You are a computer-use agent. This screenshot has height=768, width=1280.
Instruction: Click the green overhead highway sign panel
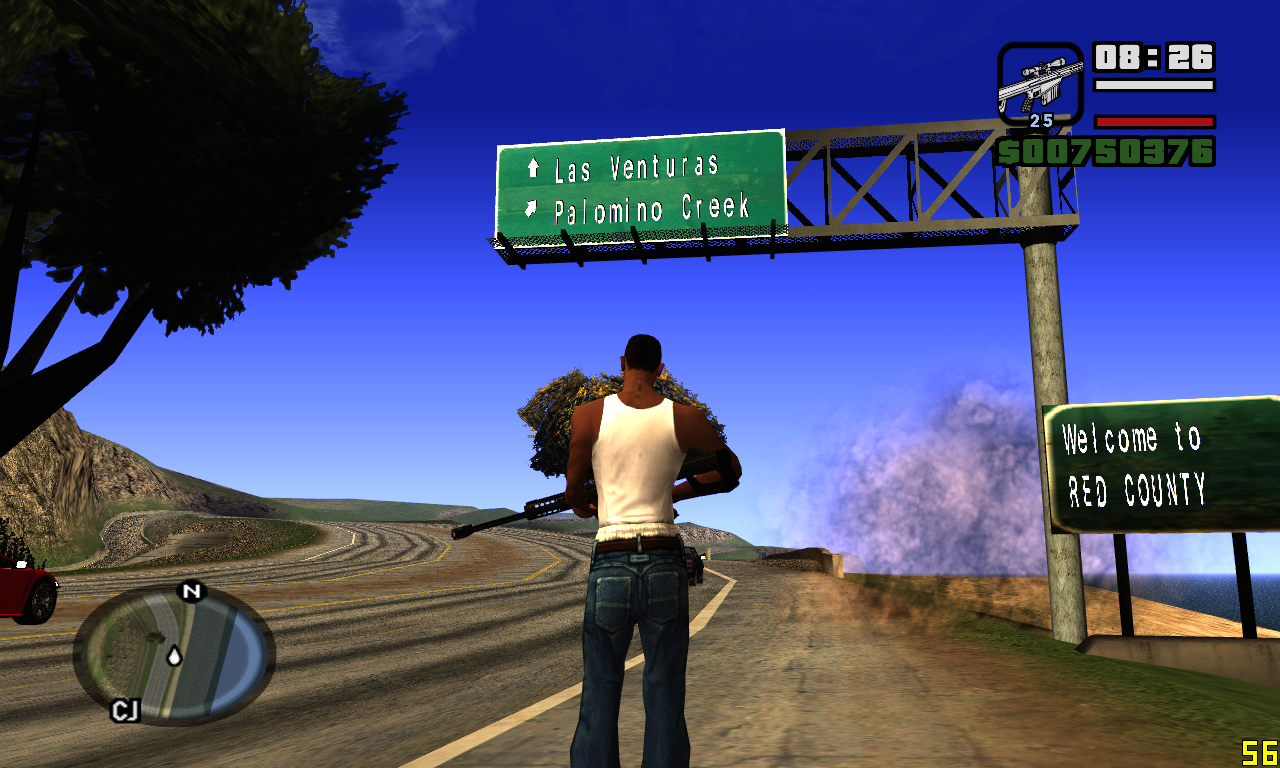click(x=640, y=187)
